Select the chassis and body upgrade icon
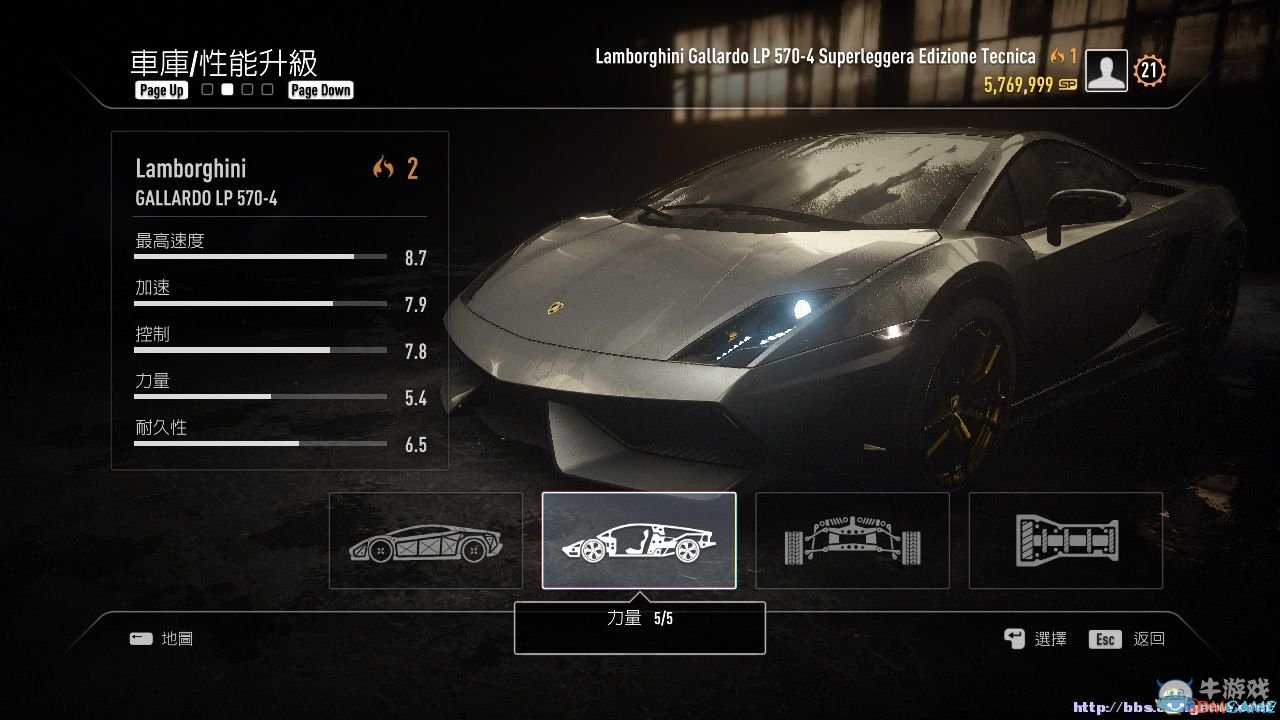Screen dimensions: 1280x720 425,540
